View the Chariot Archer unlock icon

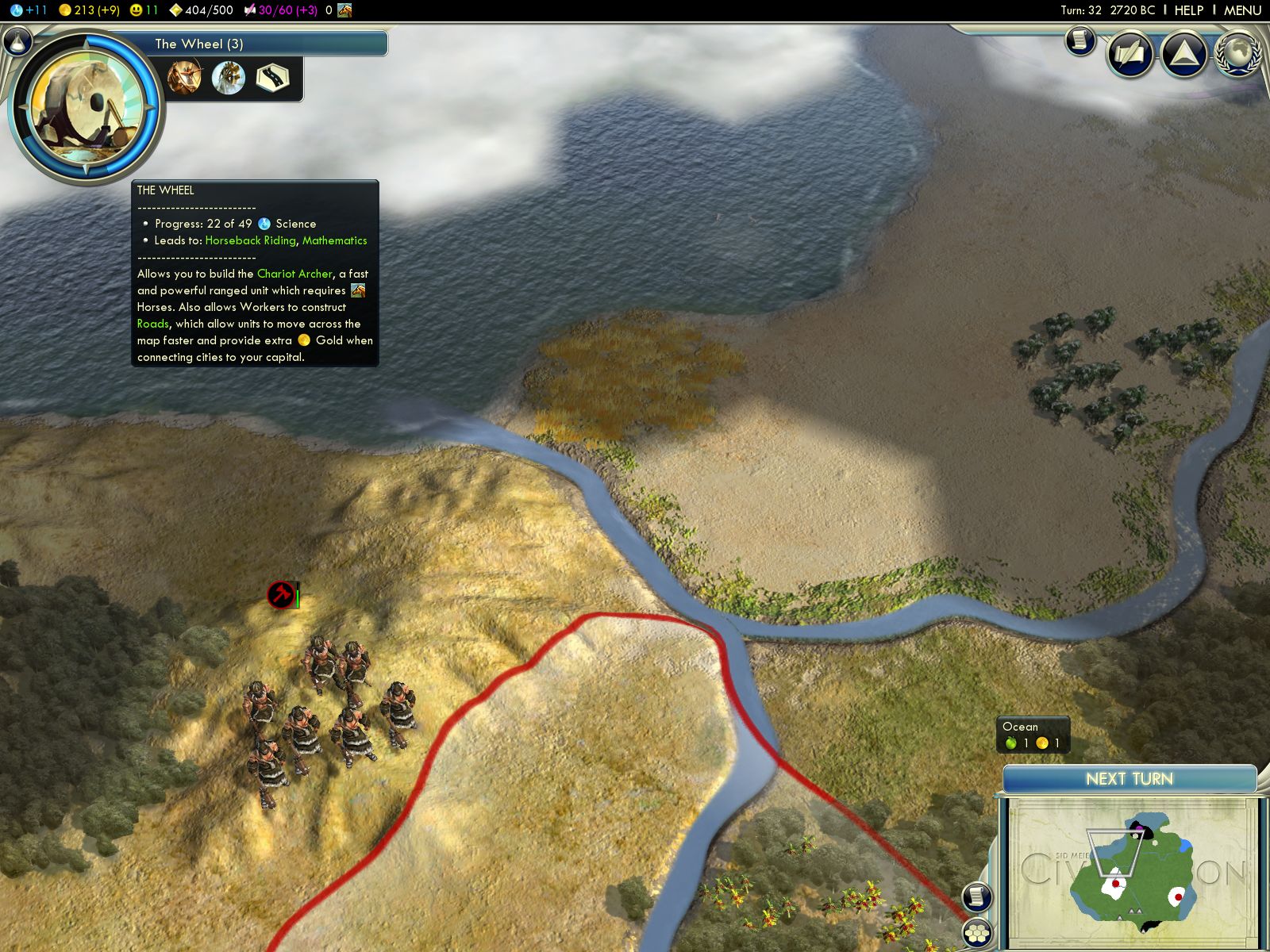point(184,78)
